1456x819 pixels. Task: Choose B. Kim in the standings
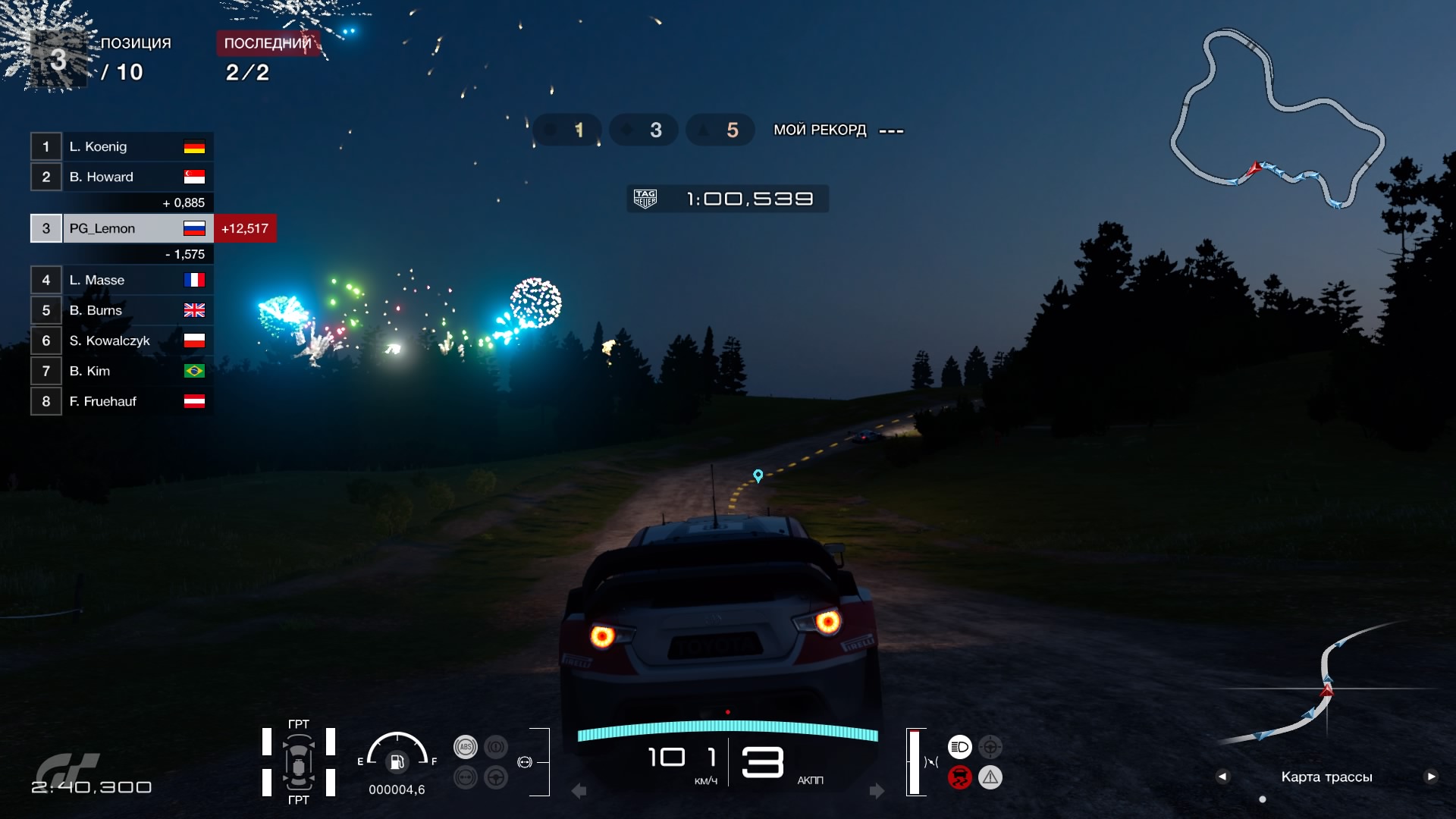121,371
